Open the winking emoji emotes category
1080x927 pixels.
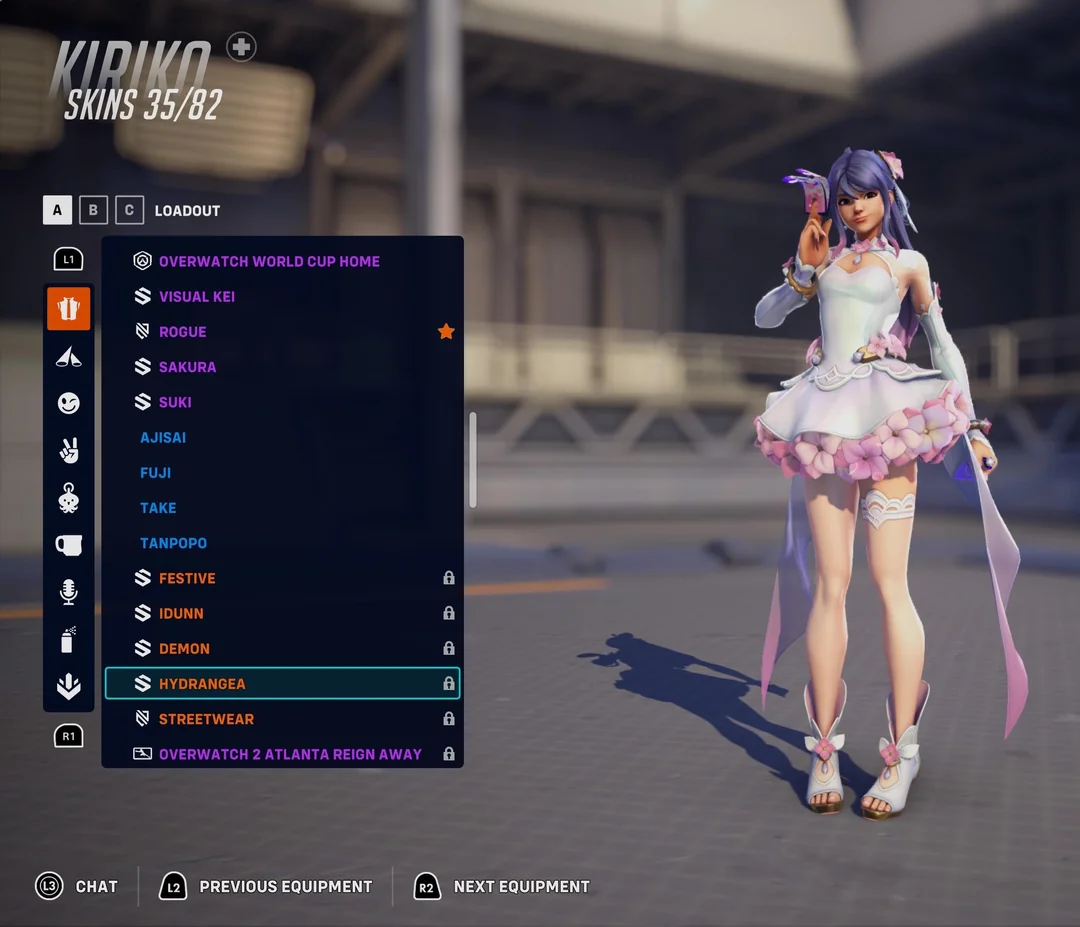point(68,403)
